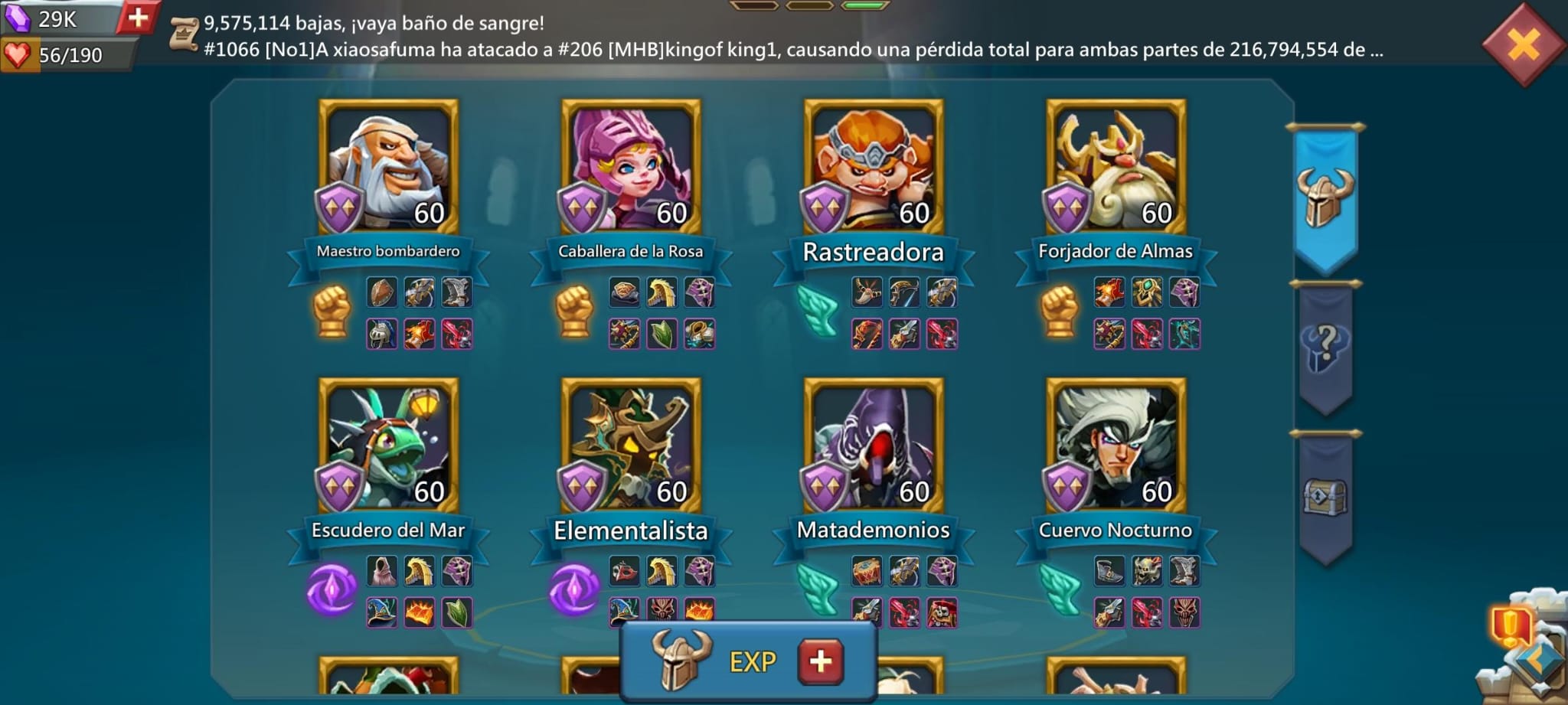Open the Escudero del Mar hero
The width and height of the screenshot is (1568, 705).
click(388, 446)
